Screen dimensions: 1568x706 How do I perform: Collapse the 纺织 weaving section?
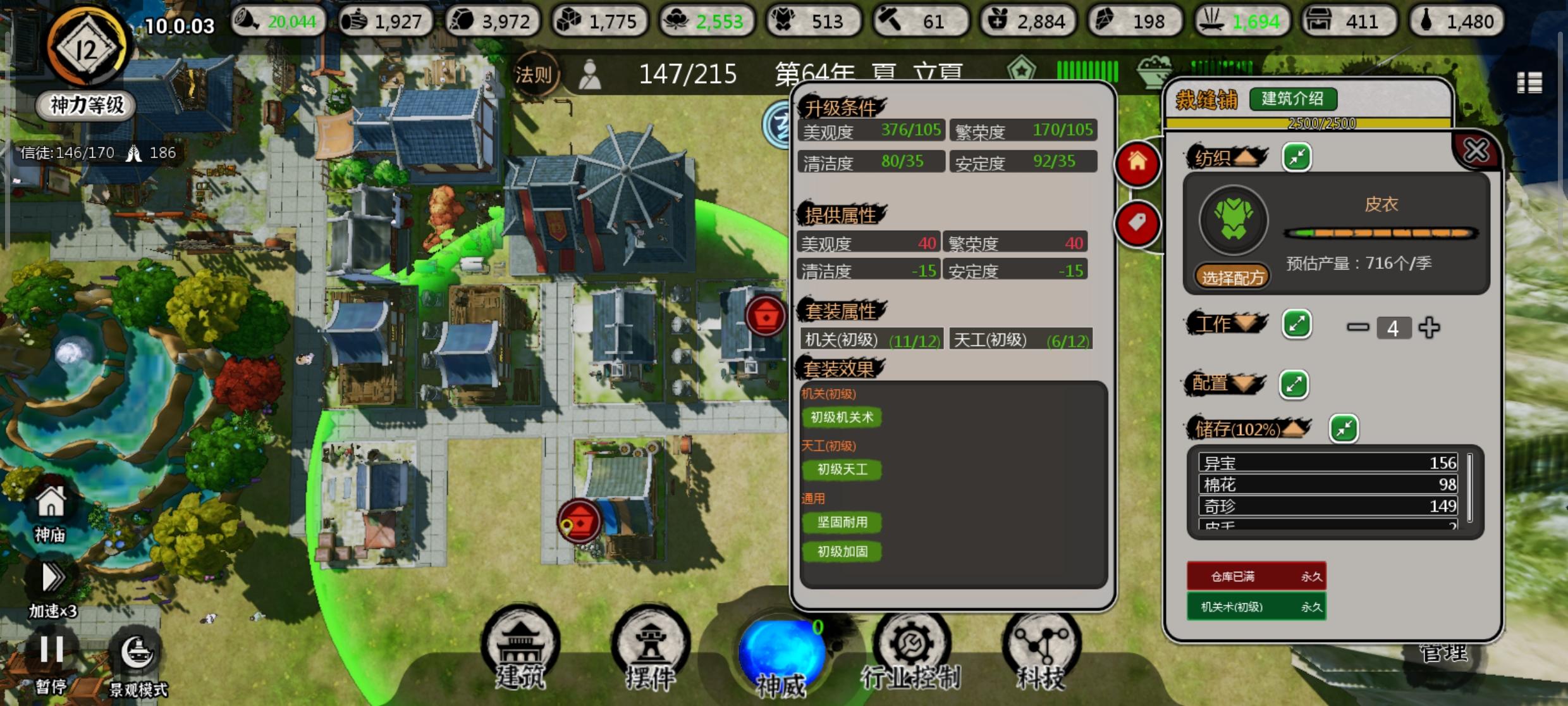[x=1296, y=156]
